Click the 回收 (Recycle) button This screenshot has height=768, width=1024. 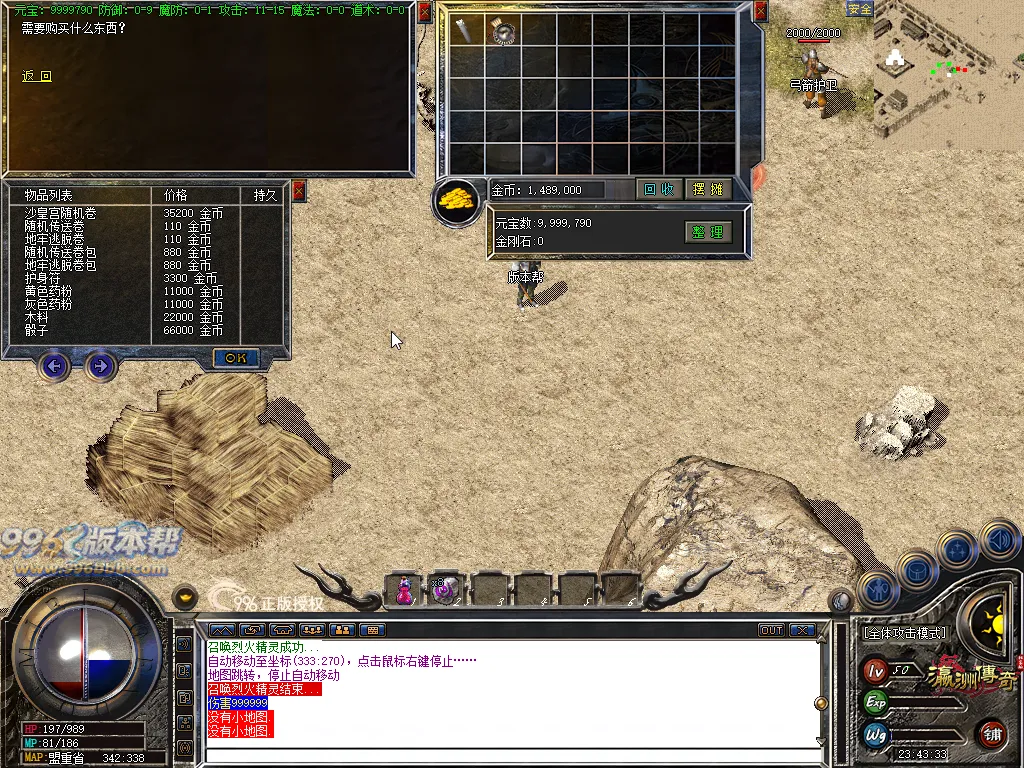tap(658, 189)
